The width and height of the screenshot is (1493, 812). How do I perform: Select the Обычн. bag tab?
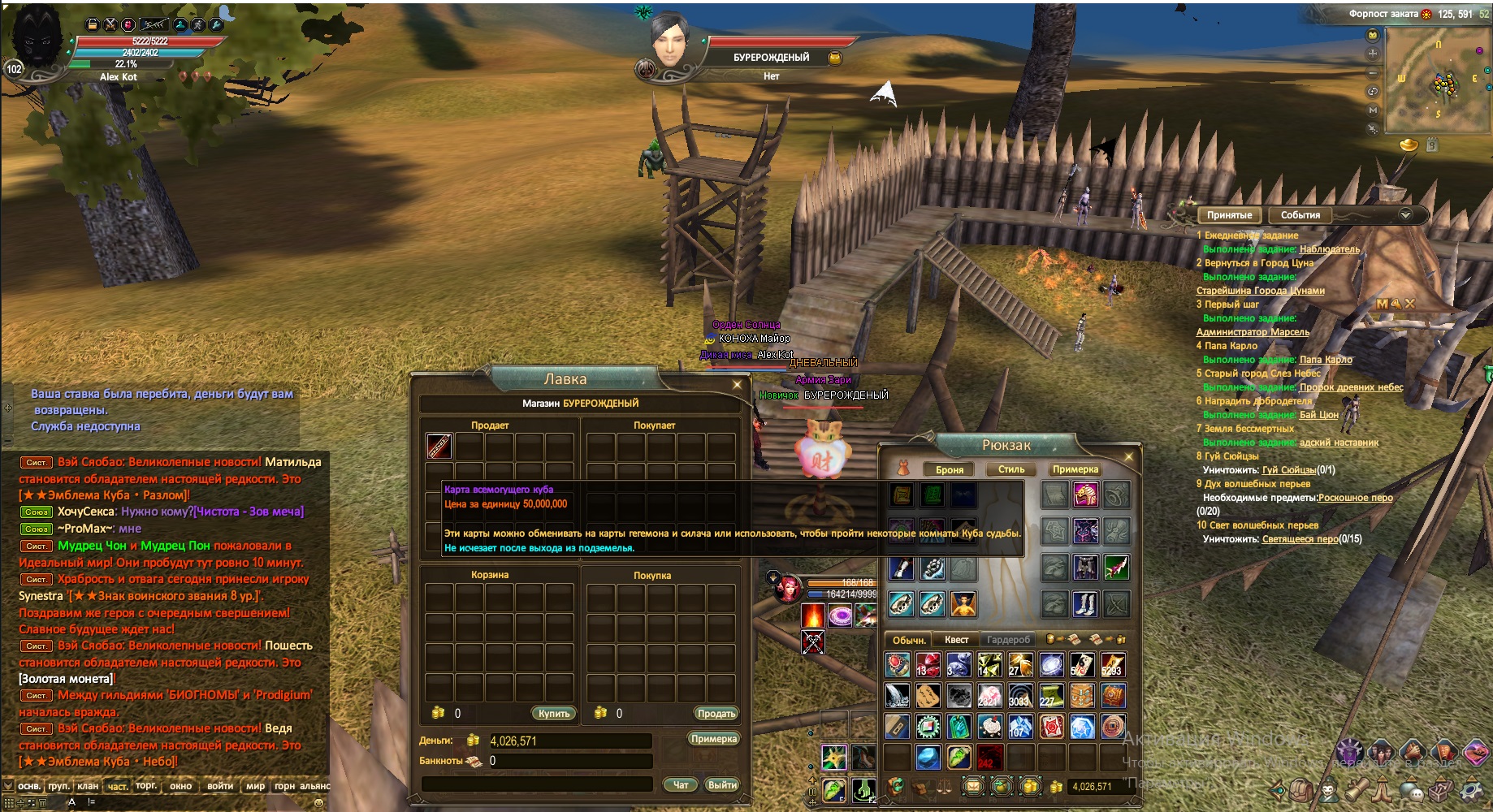[909, 640]
